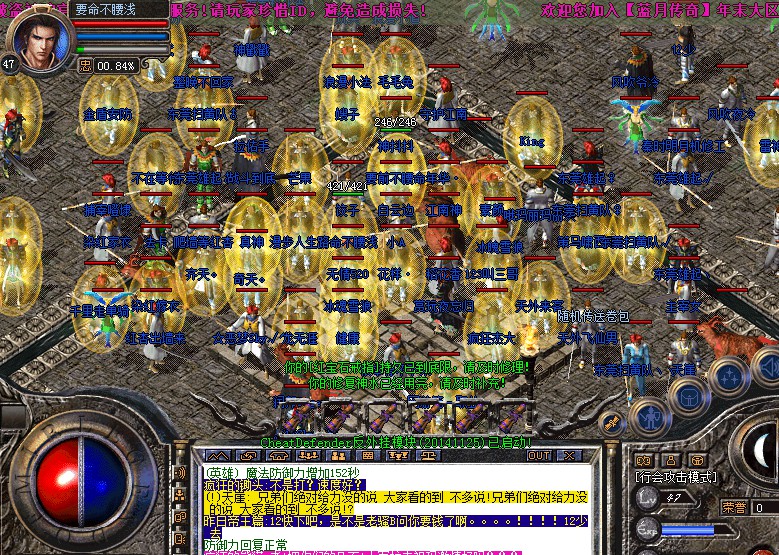
Task: Toggle the sound speaker round button
Action: pos(766,364)
